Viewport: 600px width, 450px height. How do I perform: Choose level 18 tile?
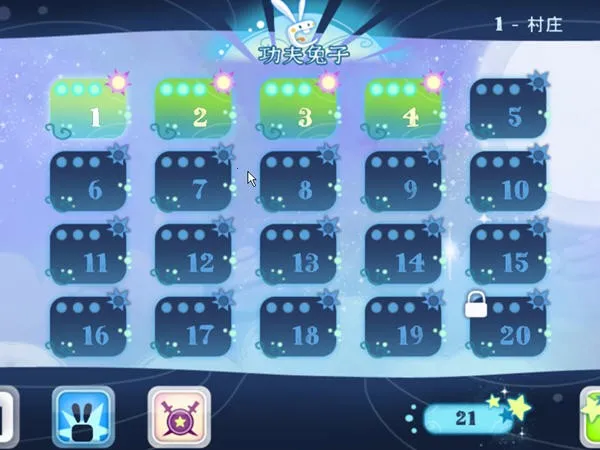(299, 329)
